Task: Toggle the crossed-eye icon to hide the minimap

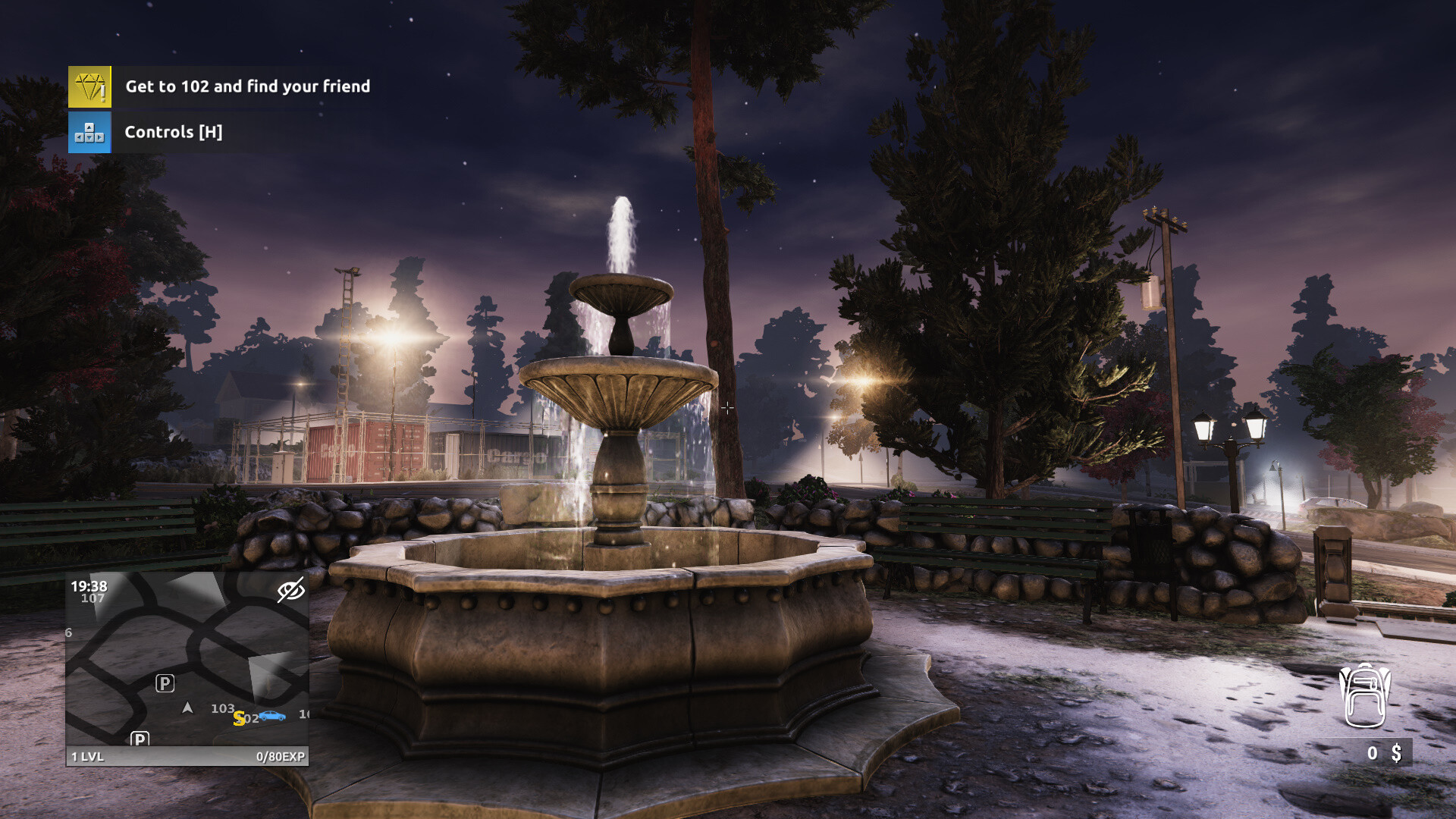Action: pos(291,590)
